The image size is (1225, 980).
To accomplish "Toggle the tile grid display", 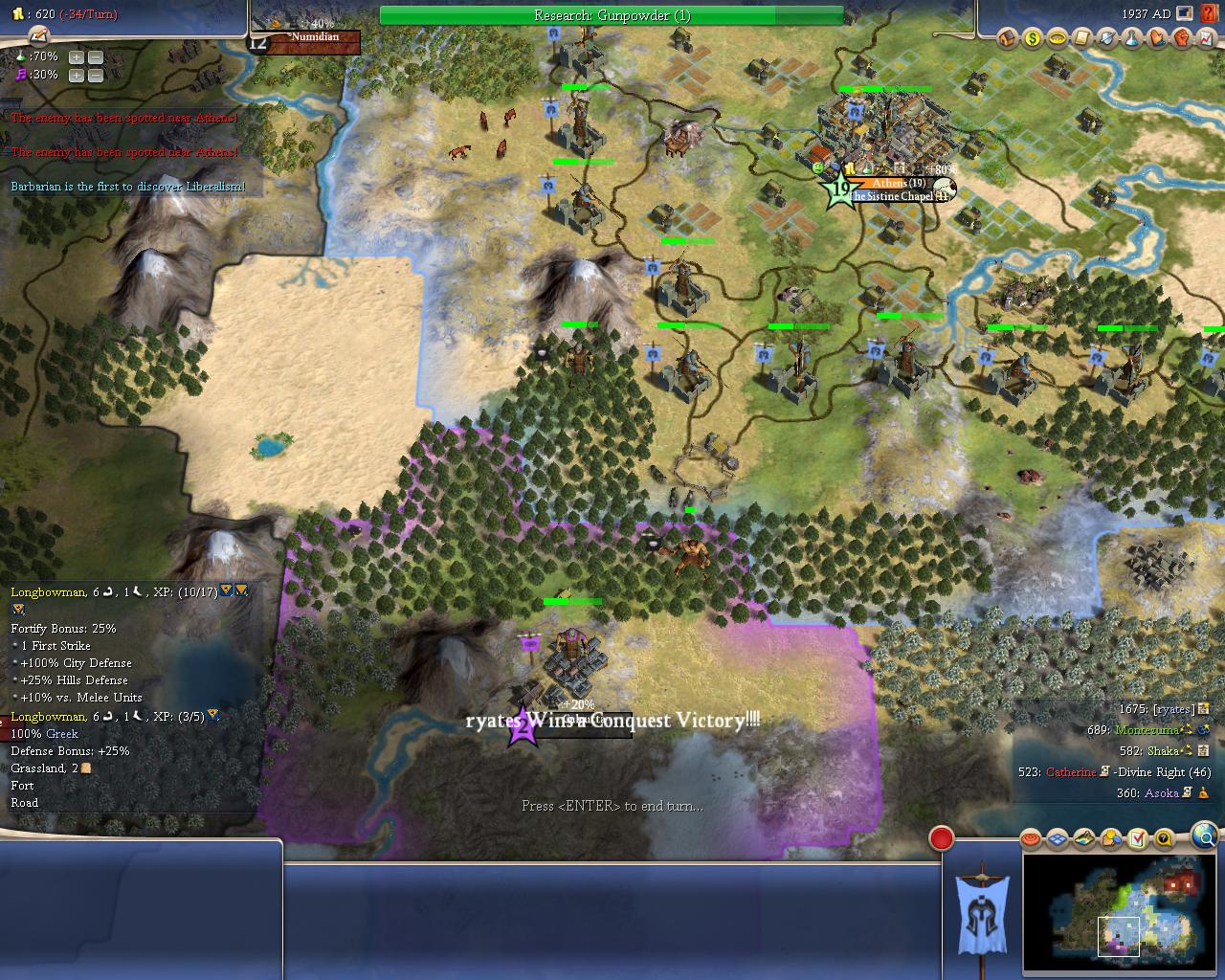I will [x=1058, y=839].
